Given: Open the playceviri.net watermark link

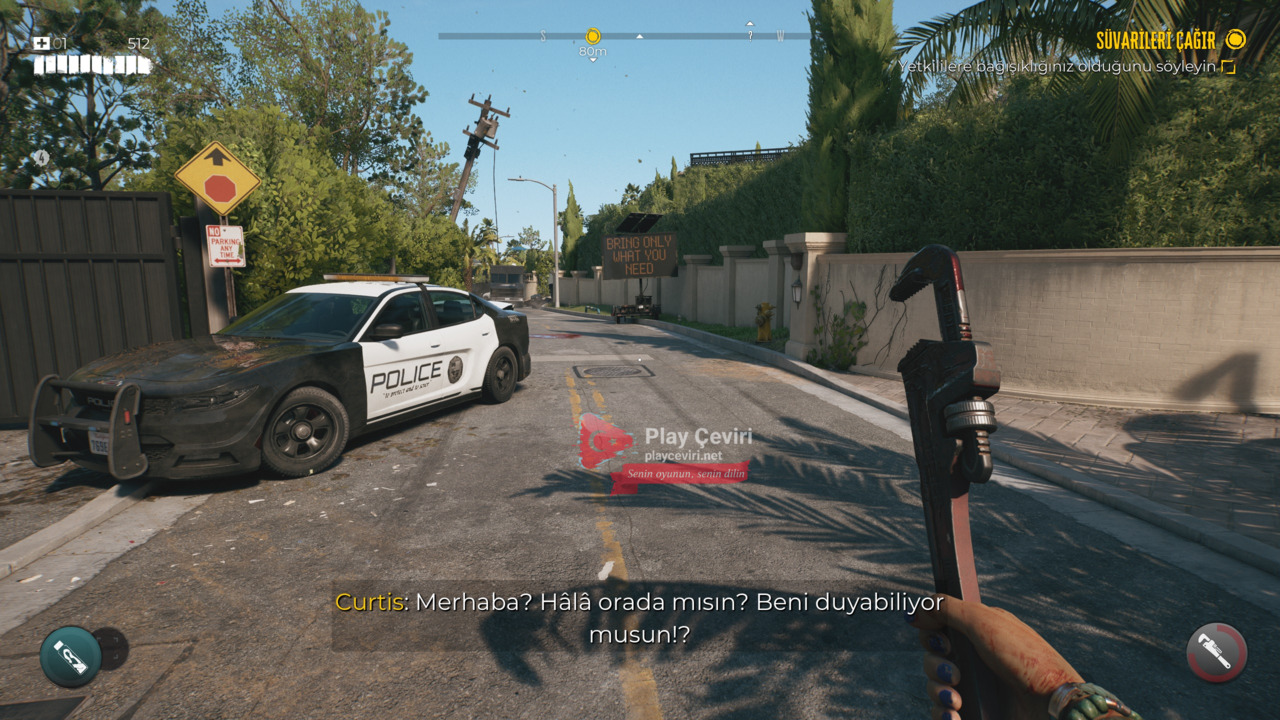Looking at the screenshot, I should click(685, 456).
